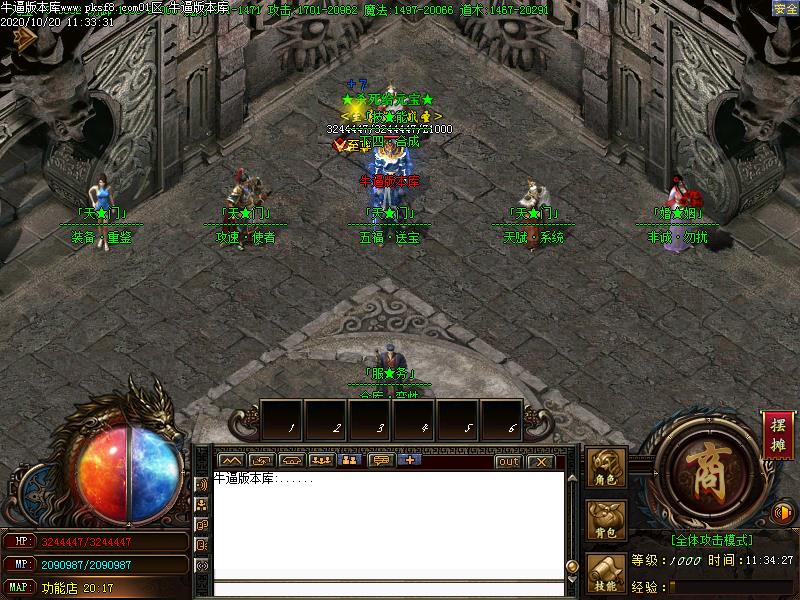Close the chat with the X button

pos(540,461)
